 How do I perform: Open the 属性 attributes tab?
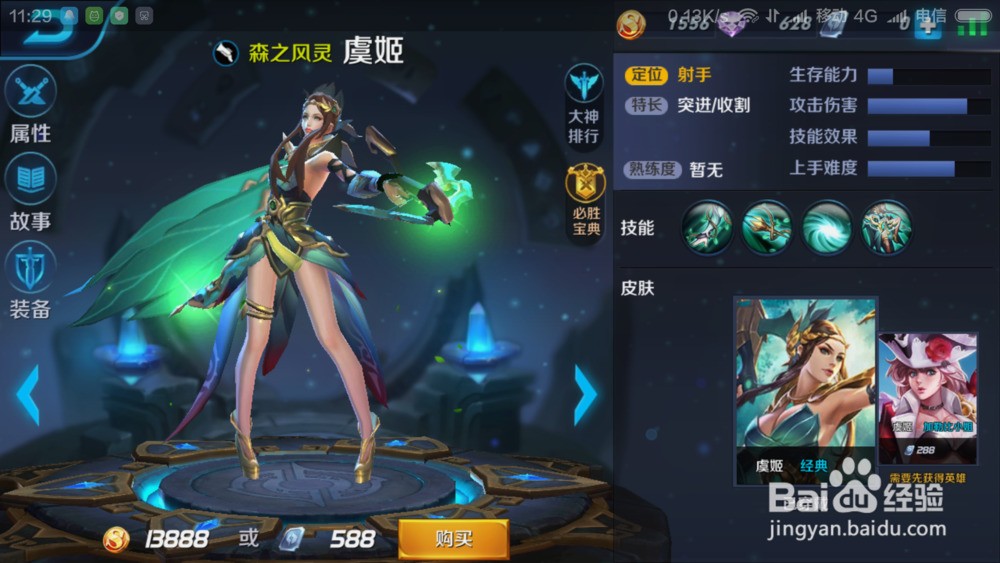[31, 105]
